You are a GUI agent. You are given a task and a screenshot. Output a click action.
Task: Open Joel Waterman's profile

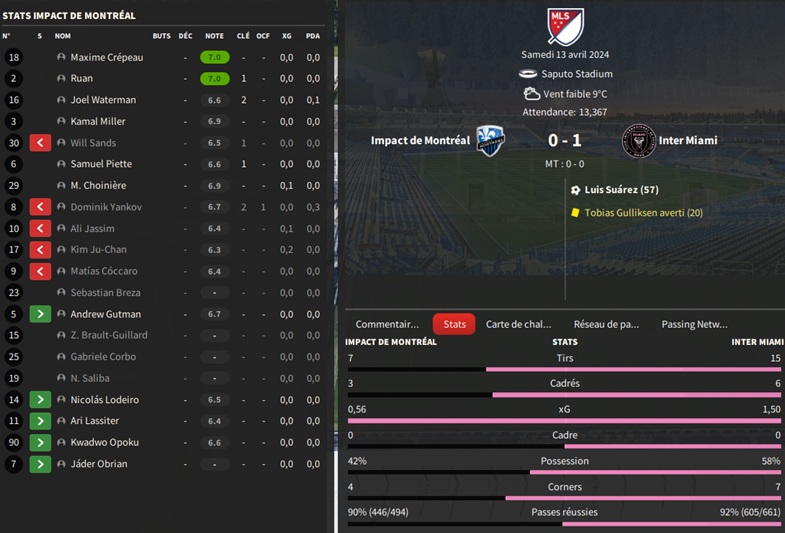click(x=103, y=100)
